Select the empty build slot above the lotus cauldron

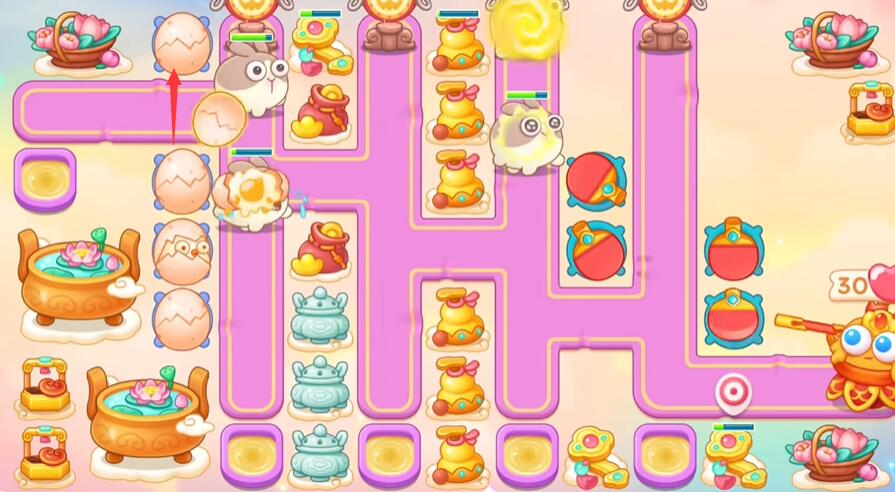pos(45,179)
